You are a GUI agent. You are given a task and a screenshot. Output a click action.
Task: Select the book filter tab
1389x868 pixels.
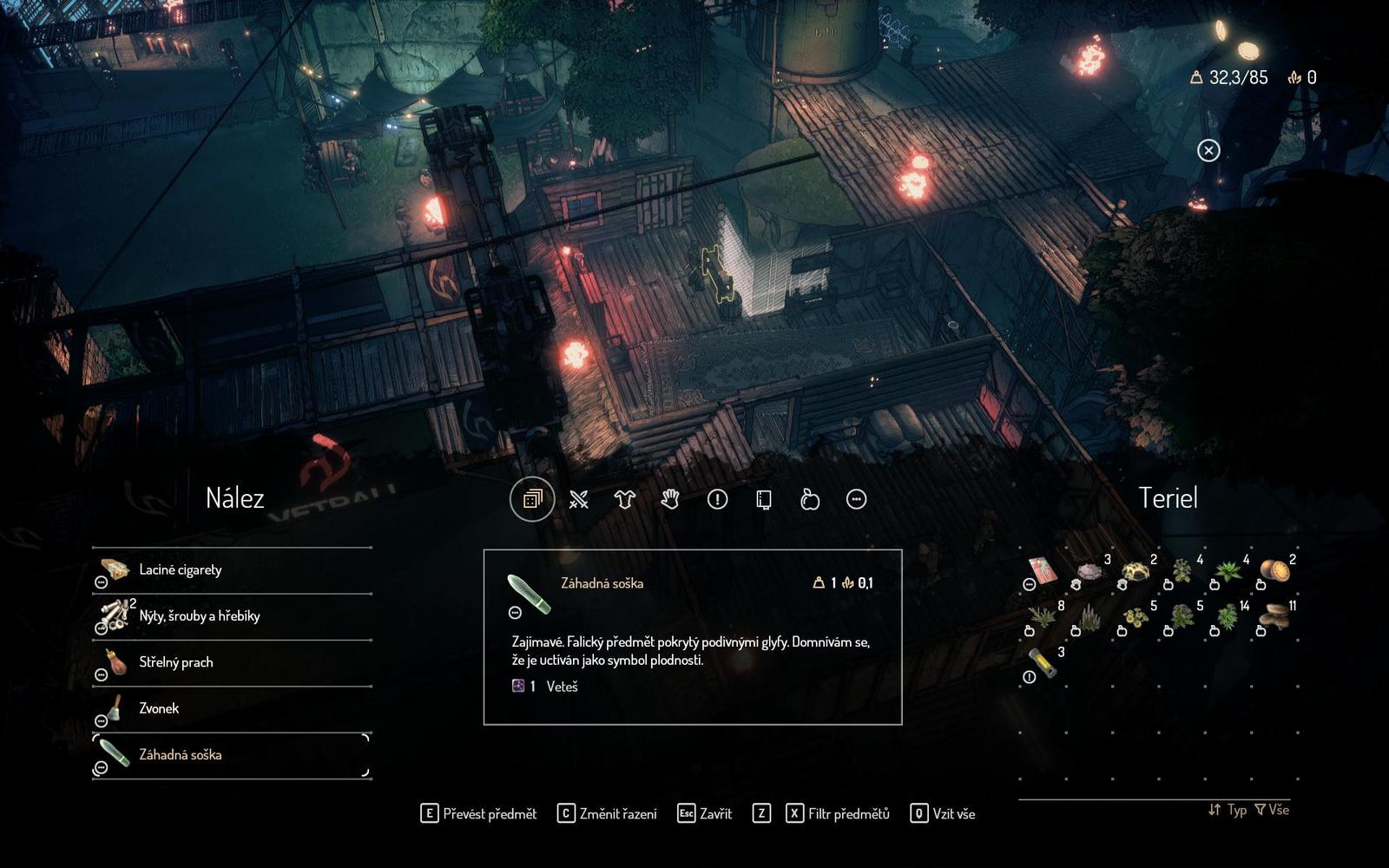click(764, 499)
